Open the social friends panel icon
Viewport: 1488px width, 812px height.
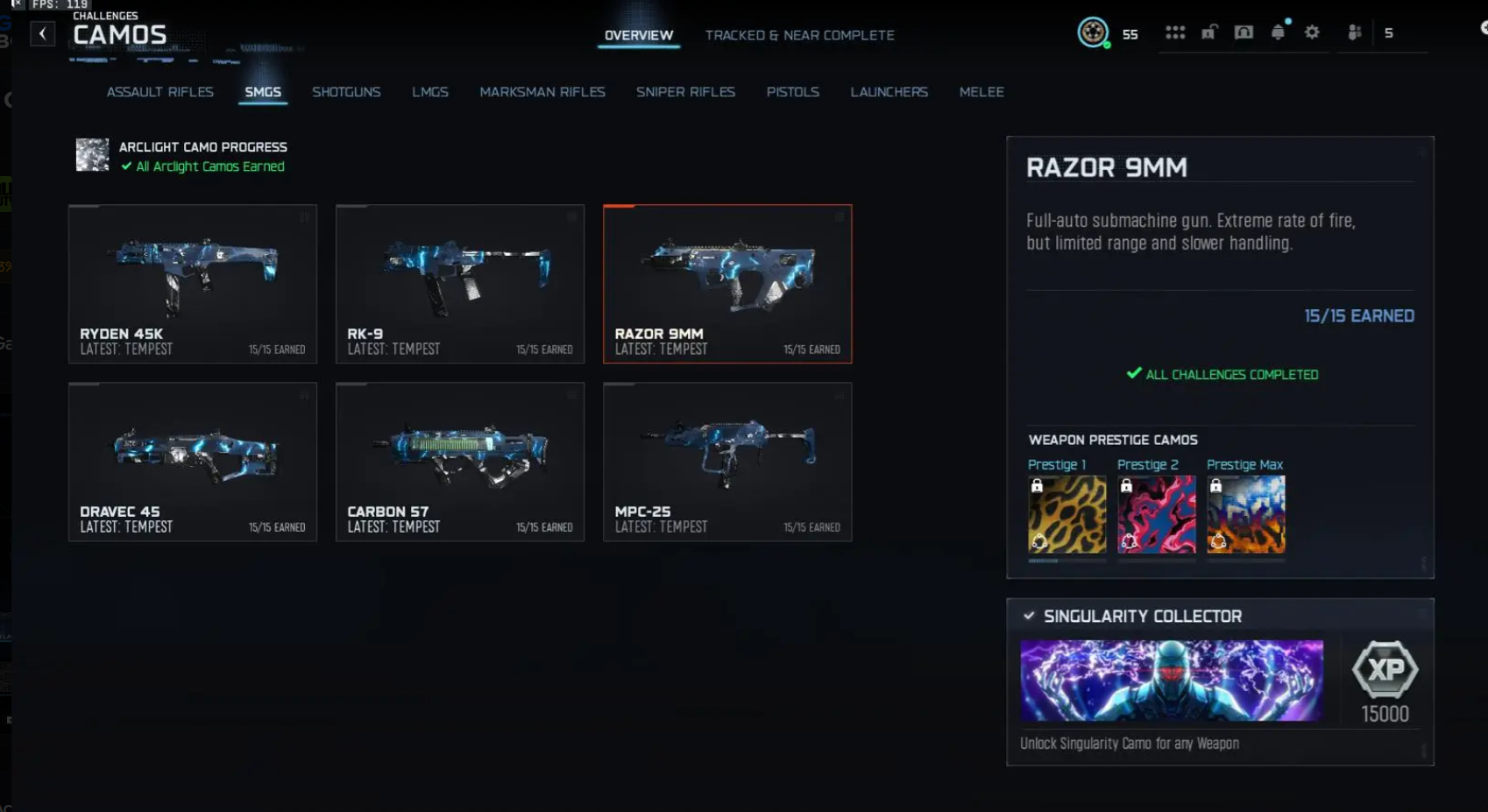(x=1354, y=32)
